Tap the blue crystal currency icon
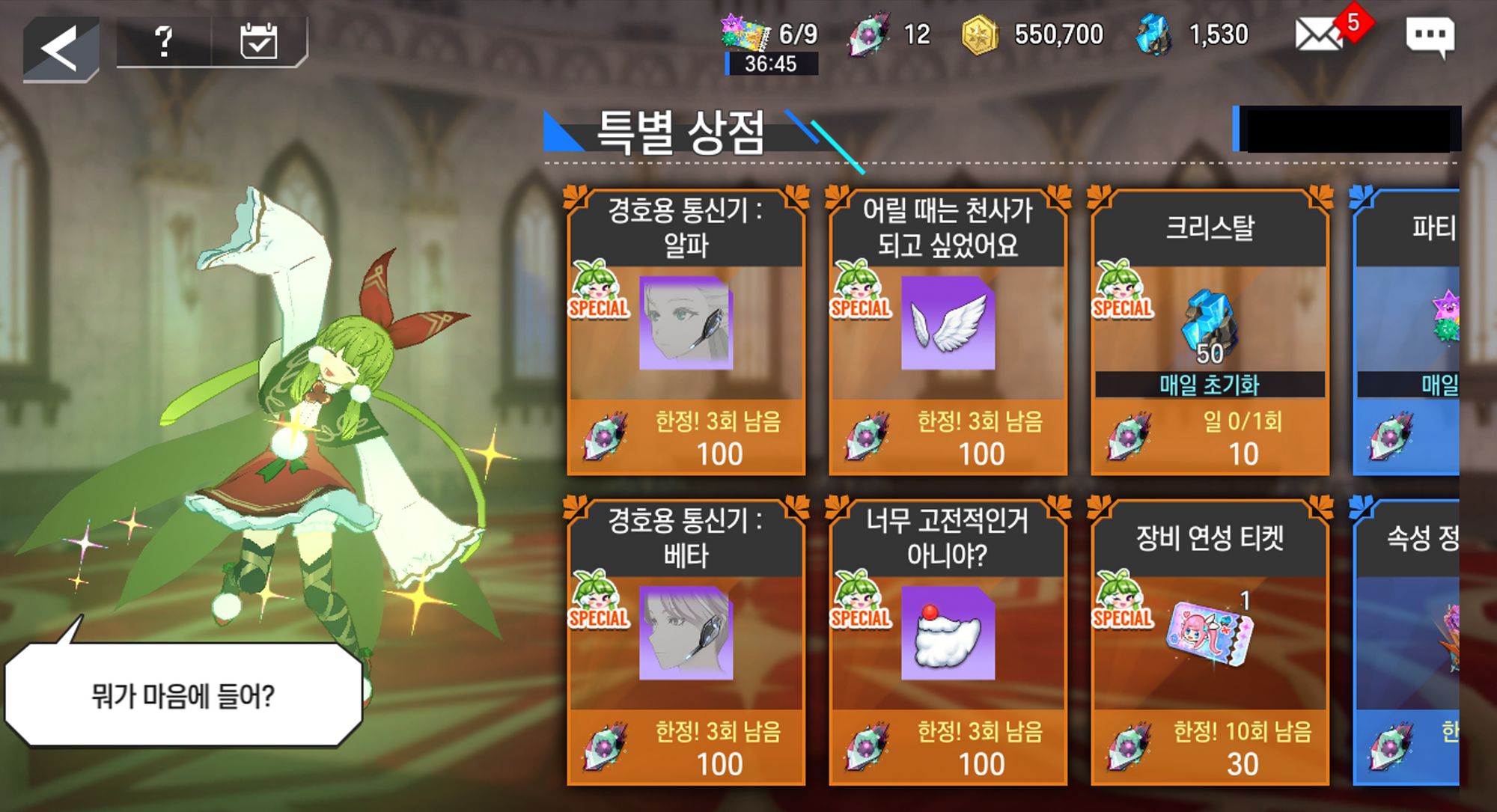This screenshot has height=812, width=1497. [x=1153, y=35]
